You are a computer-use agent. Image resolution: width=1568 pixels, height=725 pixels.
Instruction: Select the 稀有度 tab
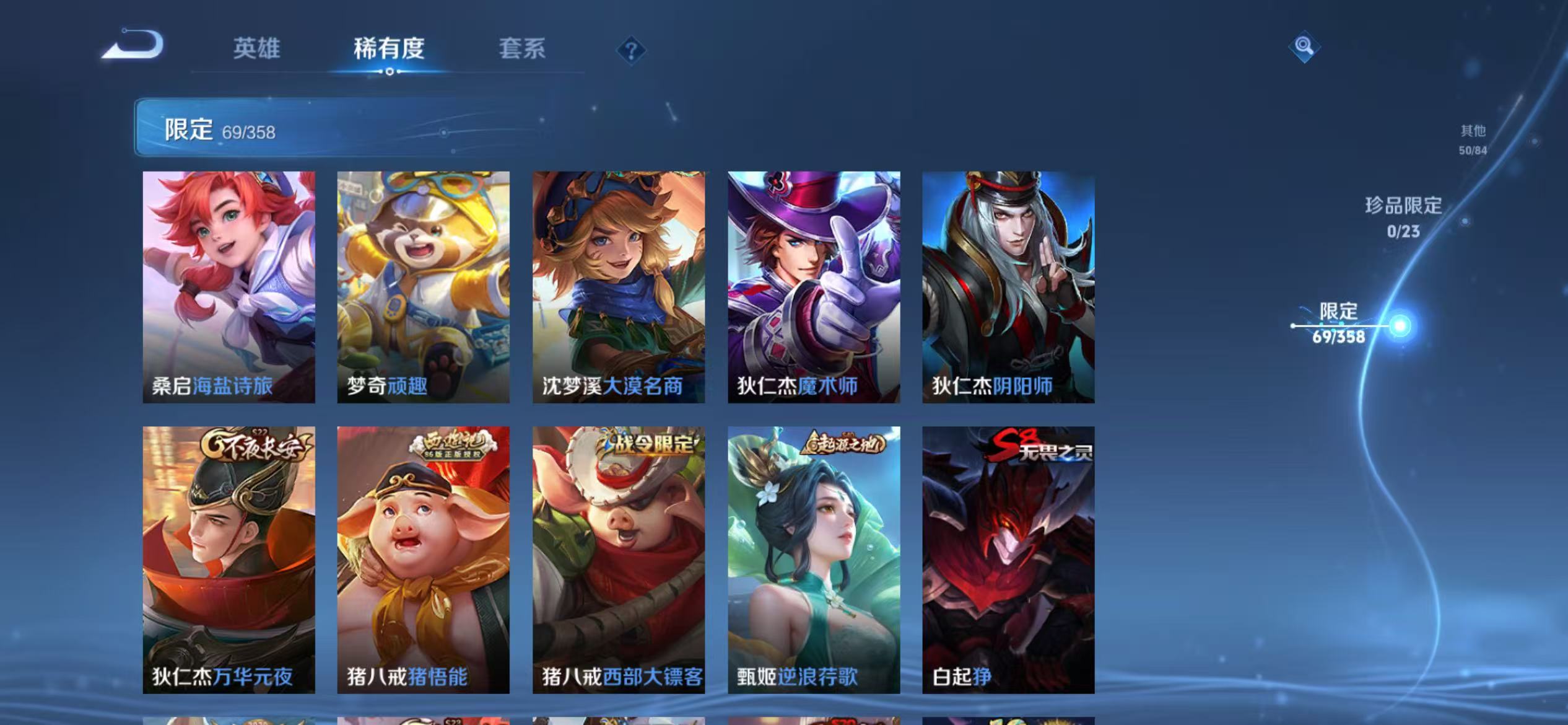389,50
